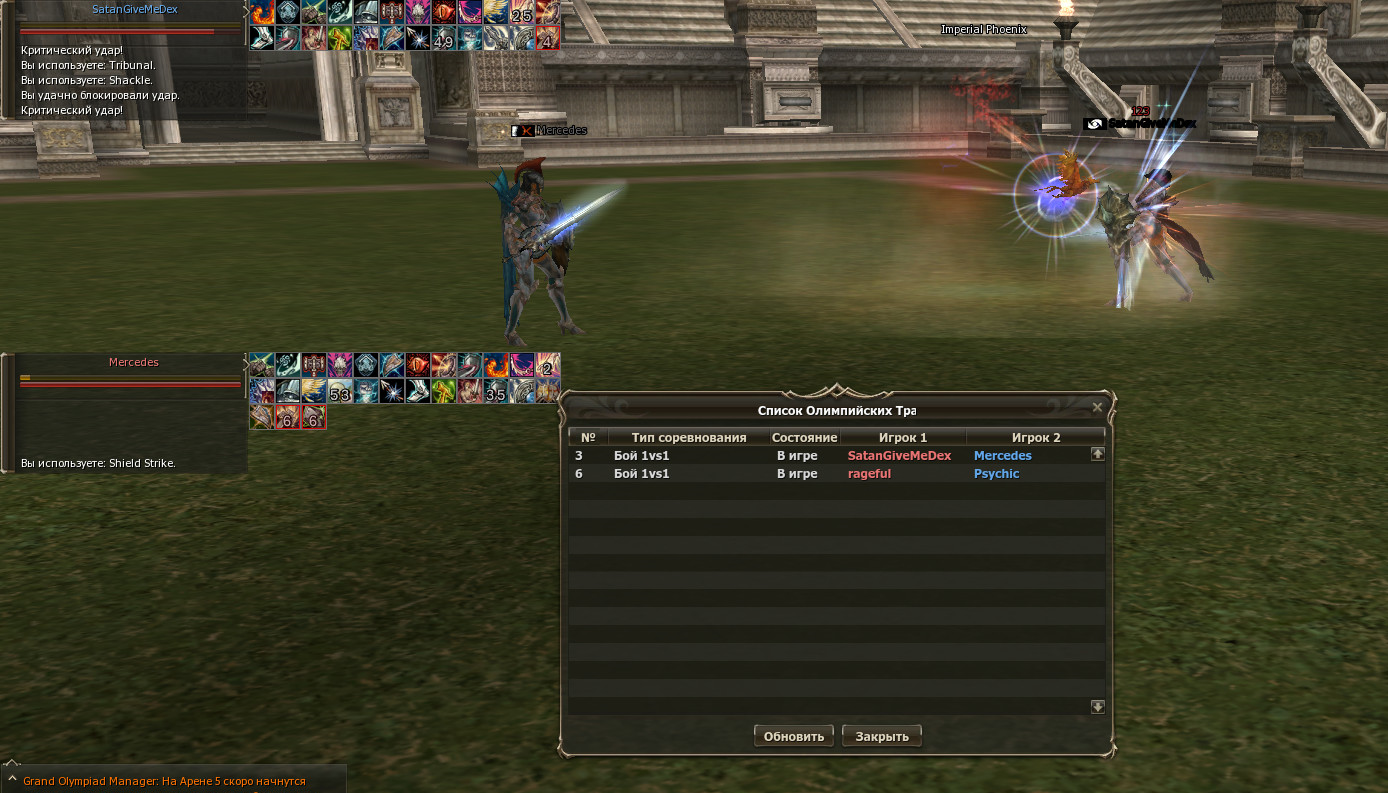Expand the chat window with the arrow

(x=11, y=777)
